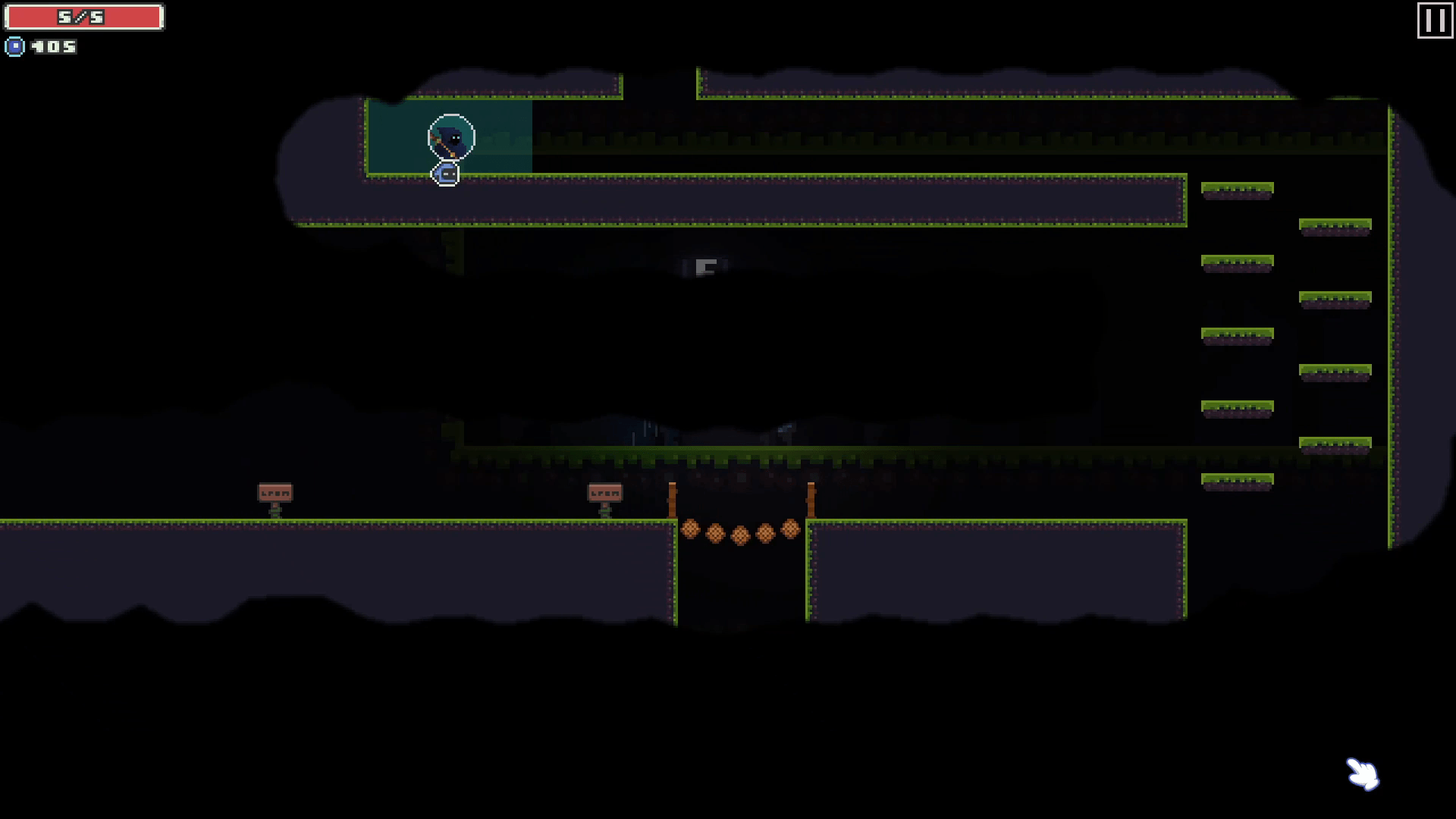Click the left wooden signpost

click(x=275, y=493)
